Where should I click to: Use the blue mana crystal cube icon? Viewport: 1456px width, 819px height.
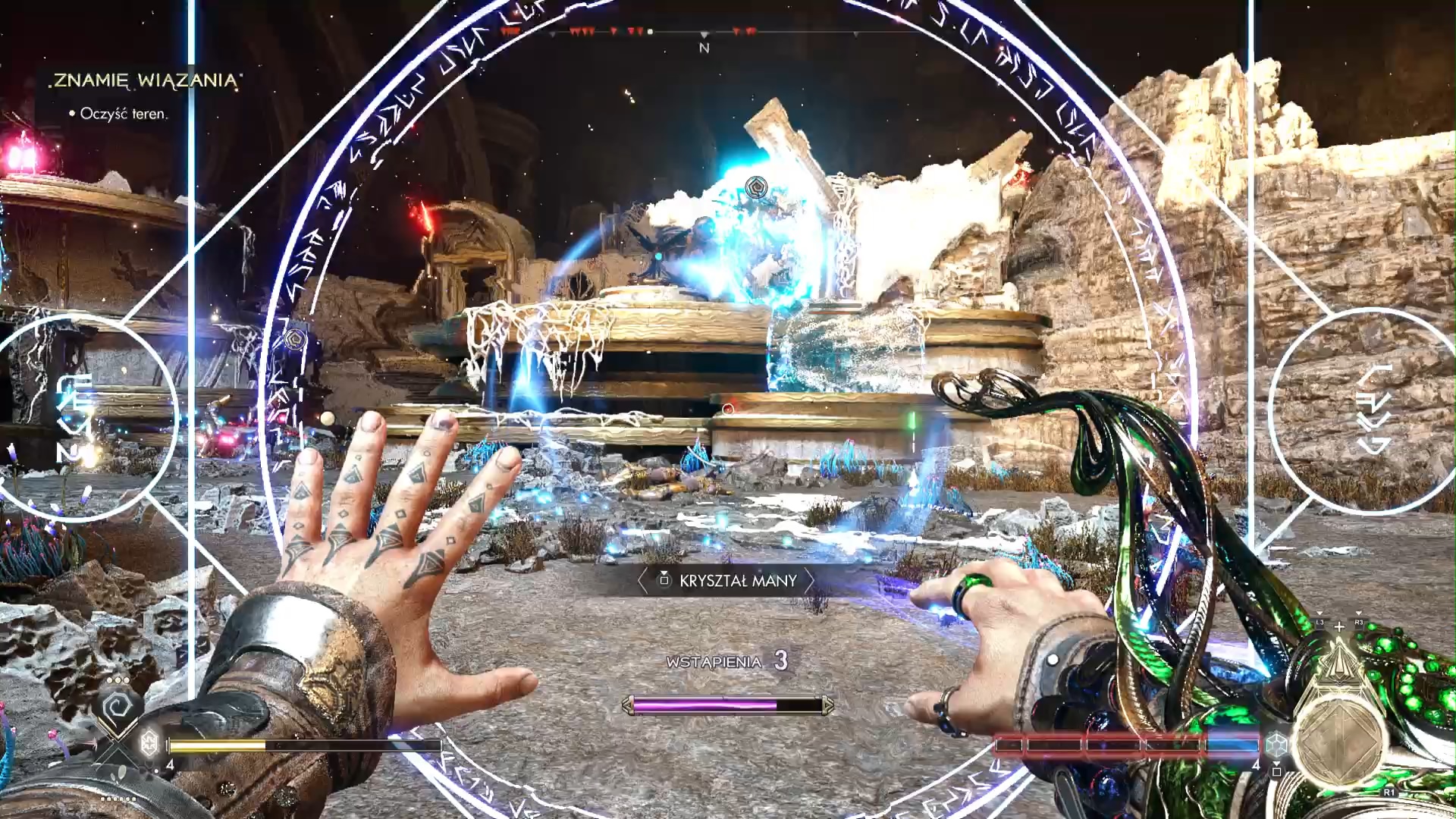tap(1277, 745)
